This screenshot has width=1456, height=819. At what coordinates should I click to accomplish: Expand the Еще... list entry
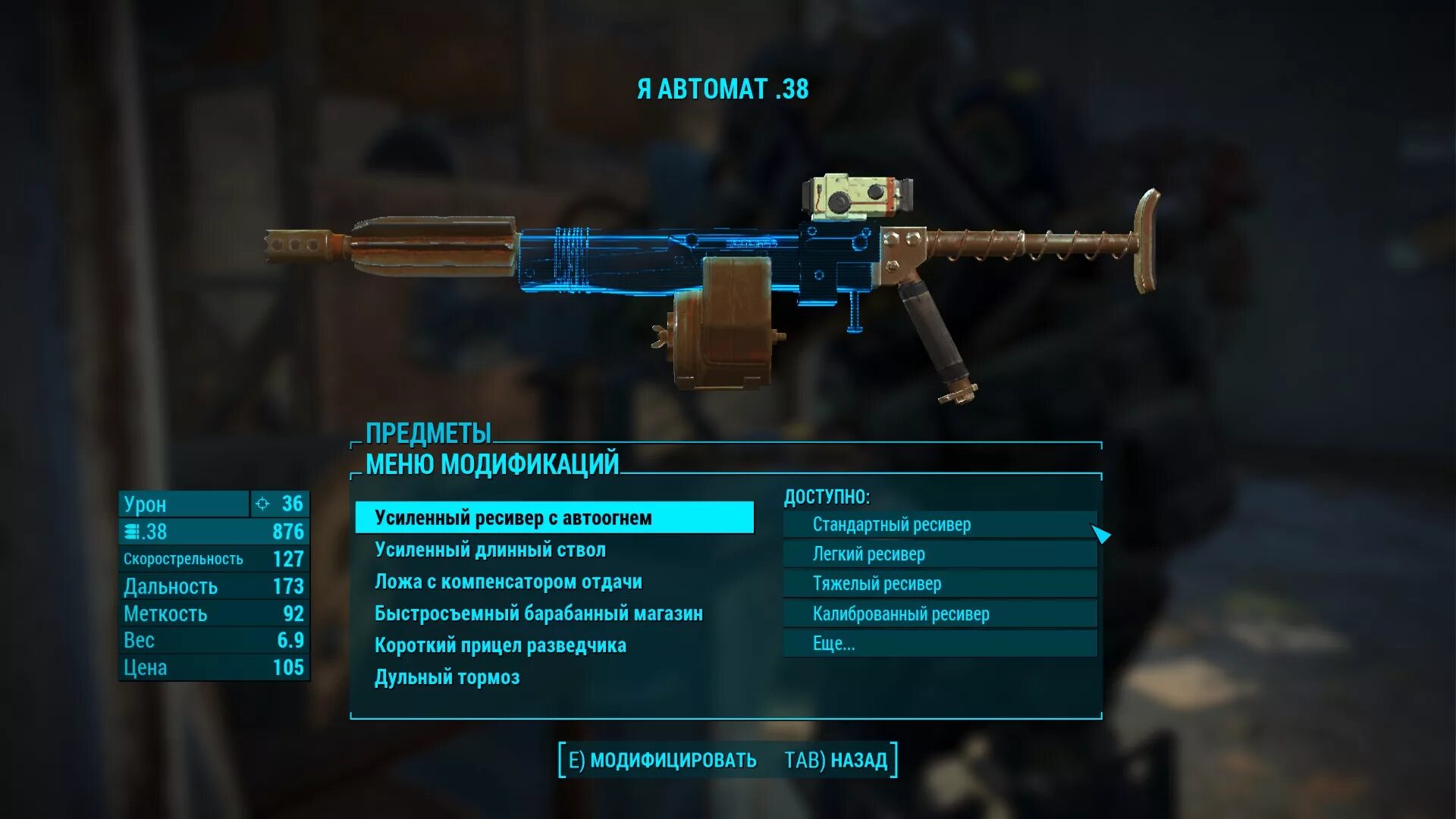click(x=939, y=644)
